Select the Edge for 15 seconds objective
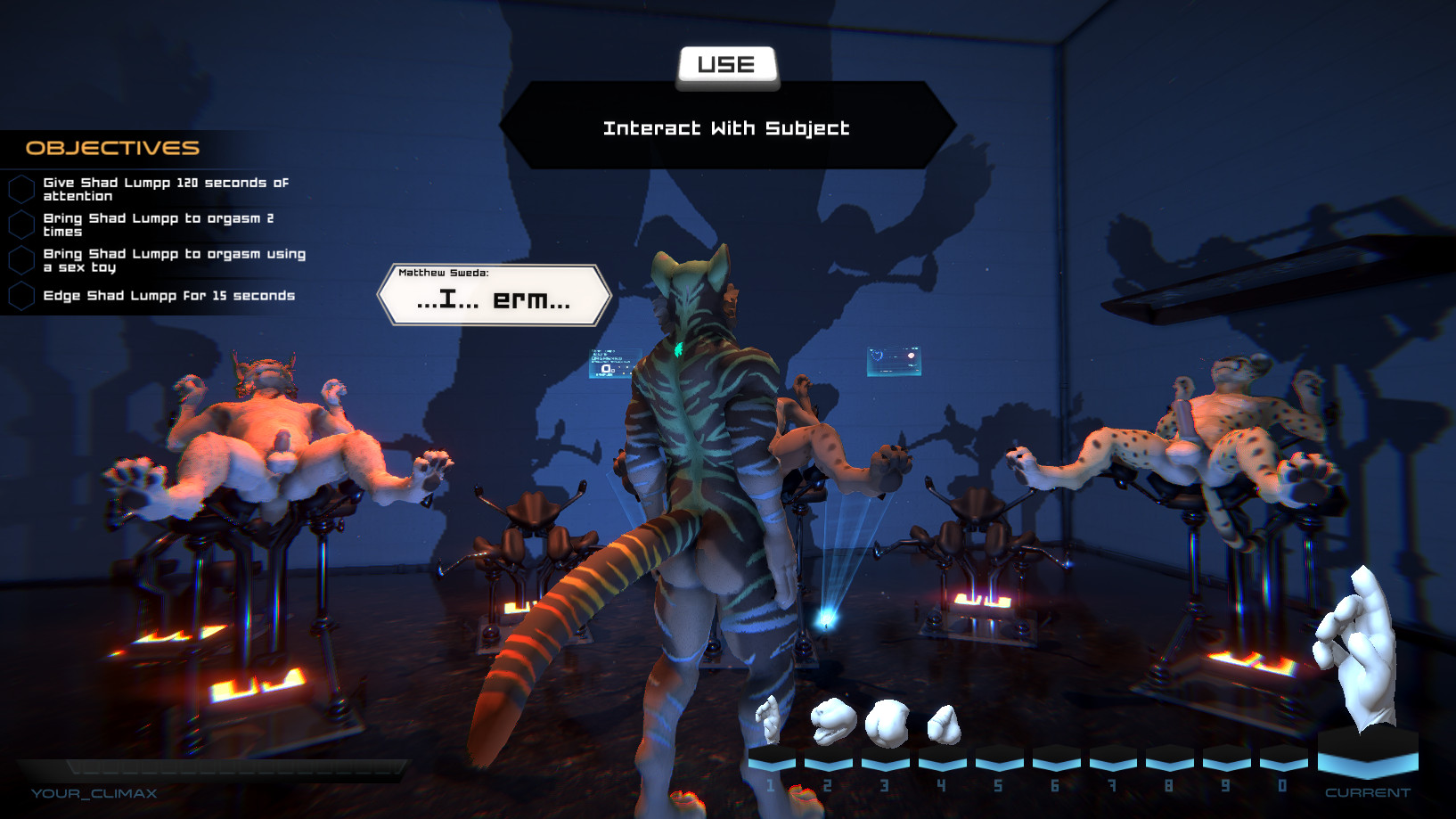1456x819 pixels. click(x=168, y=296)
